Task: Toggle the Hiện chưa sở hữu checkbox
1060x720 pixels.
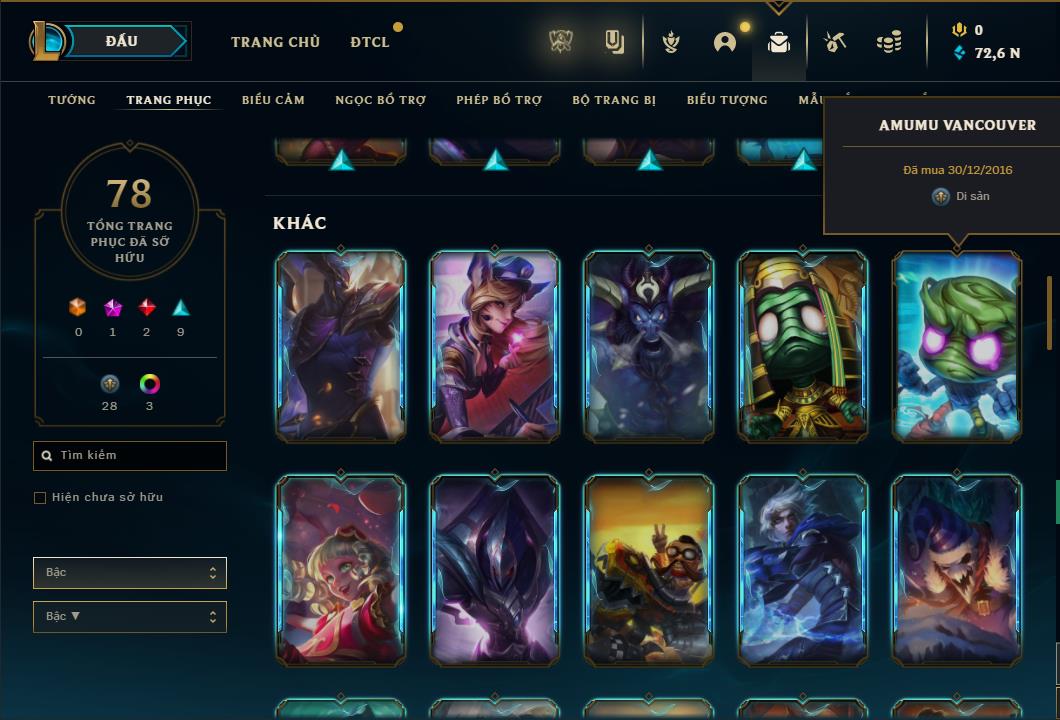Action: [40, 498]
